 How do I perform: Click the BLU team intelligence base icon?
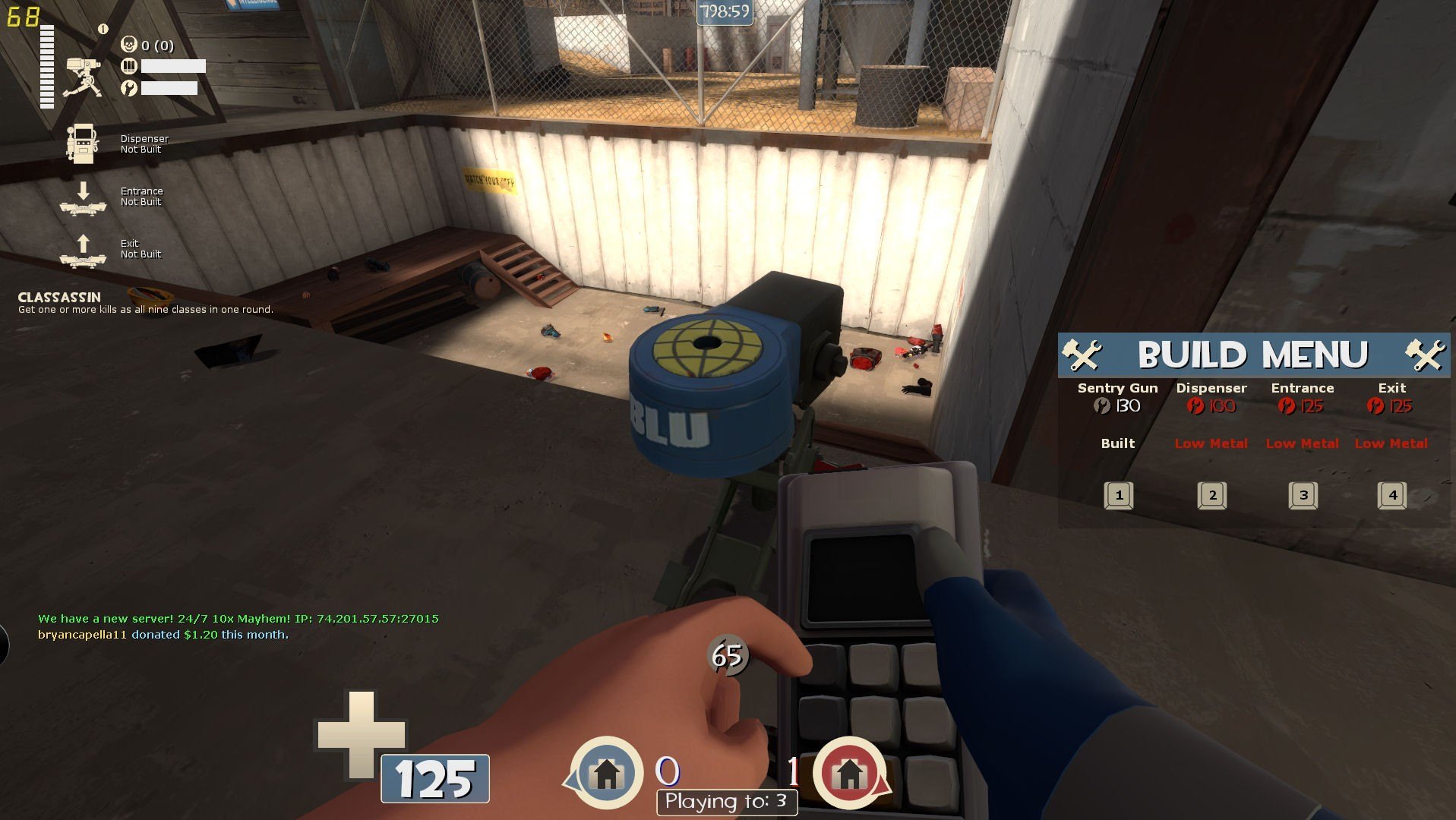pos(606,773)
